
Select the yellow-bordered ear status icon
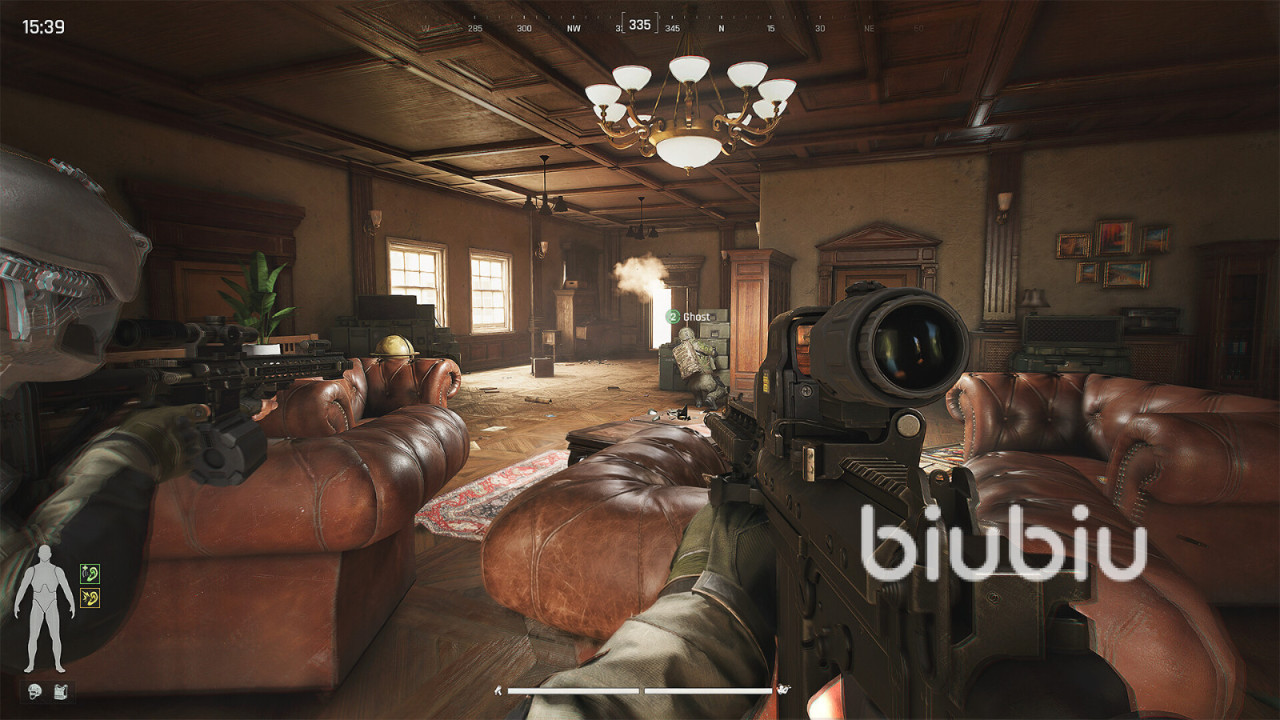(90, 598)
